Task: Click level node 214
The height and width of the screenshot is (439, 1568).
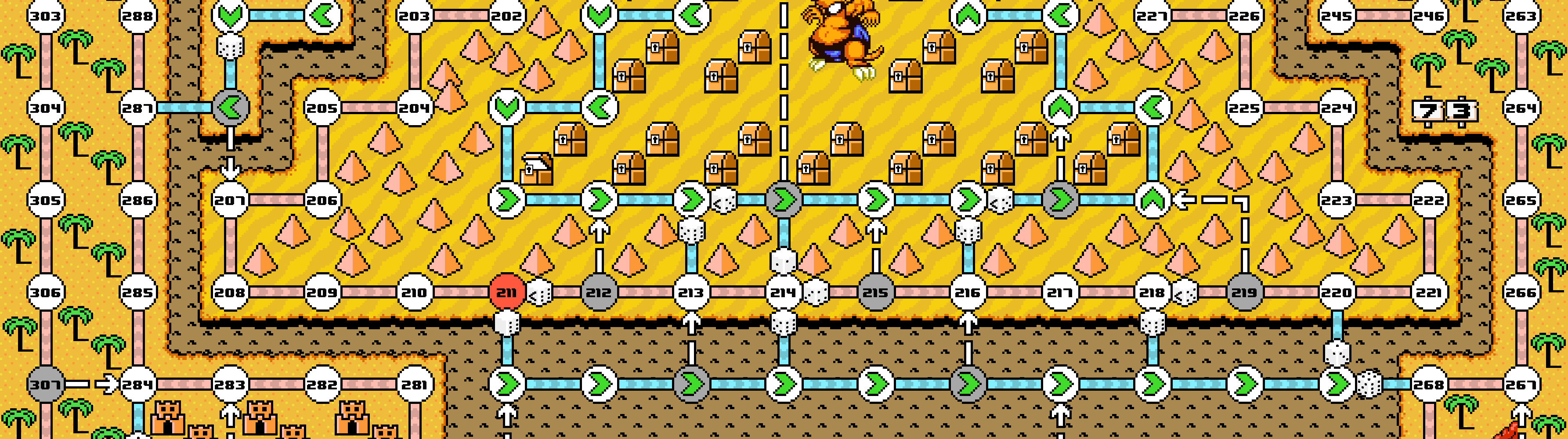Action: pyautogui.click(x=784, y=292)
